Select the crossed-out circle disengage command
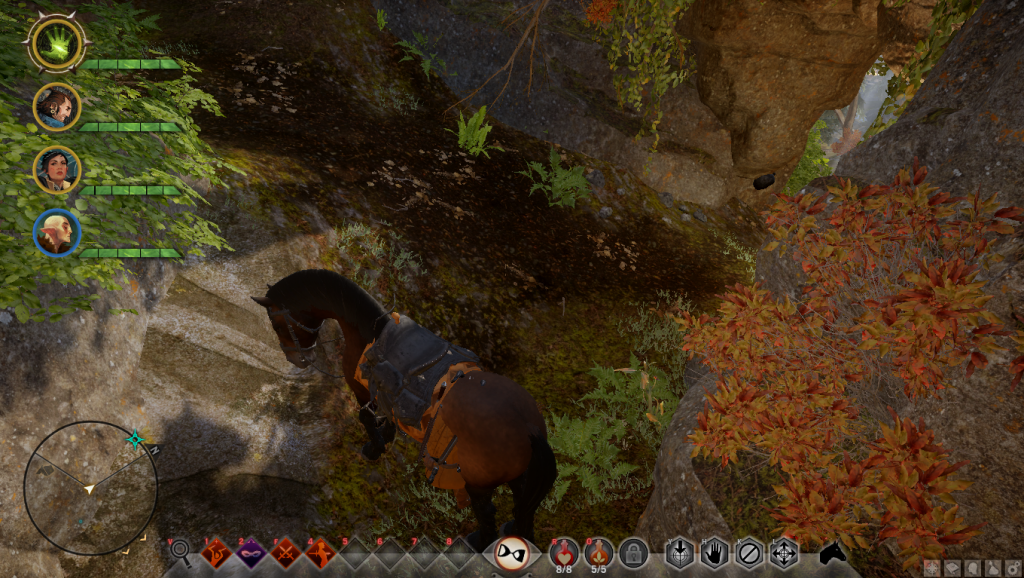Screen dimensions: 1024x578 tap(749, 552)
